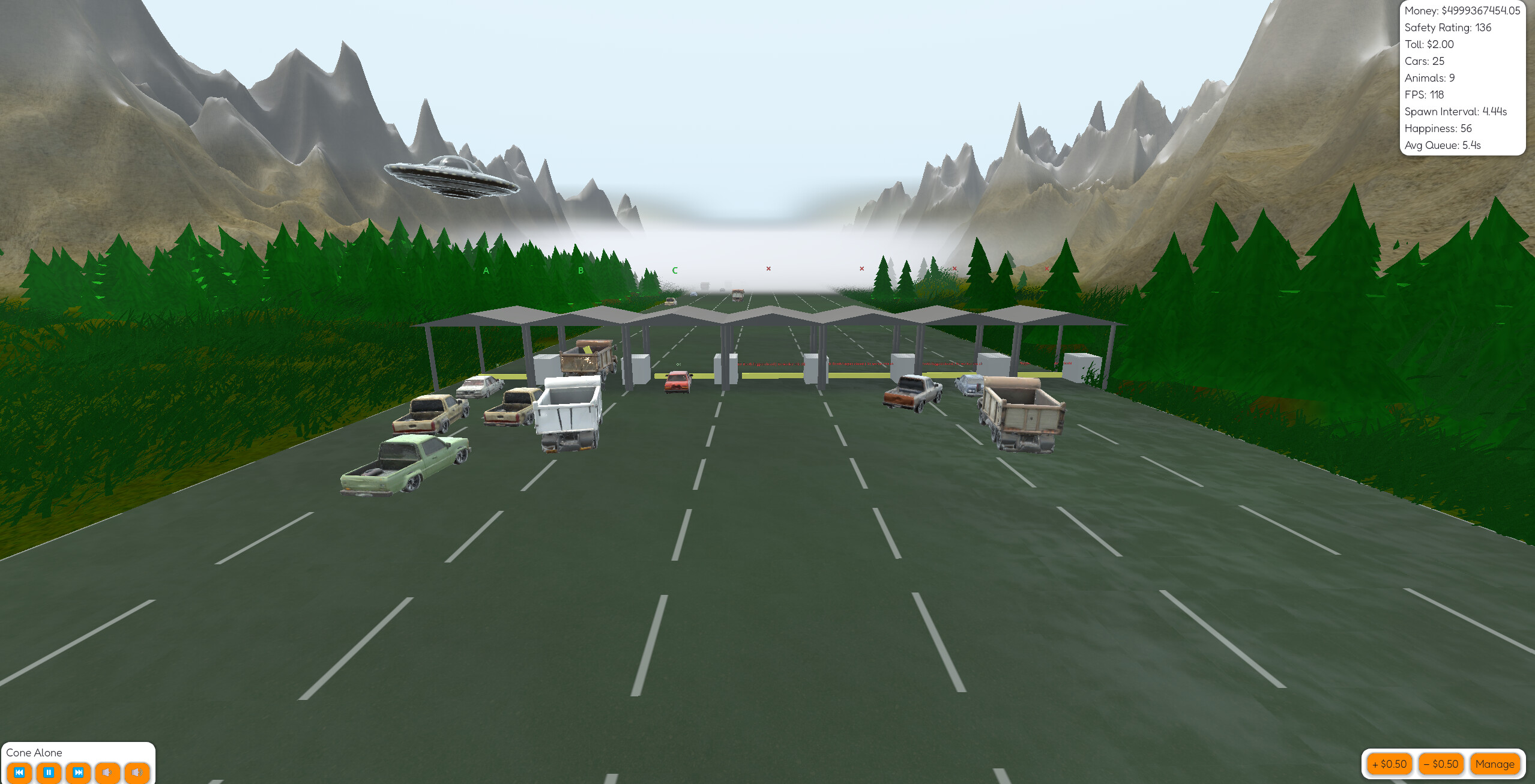
Task: Skip to the next track
Action: pyautogui.click(x=79, y=773)
